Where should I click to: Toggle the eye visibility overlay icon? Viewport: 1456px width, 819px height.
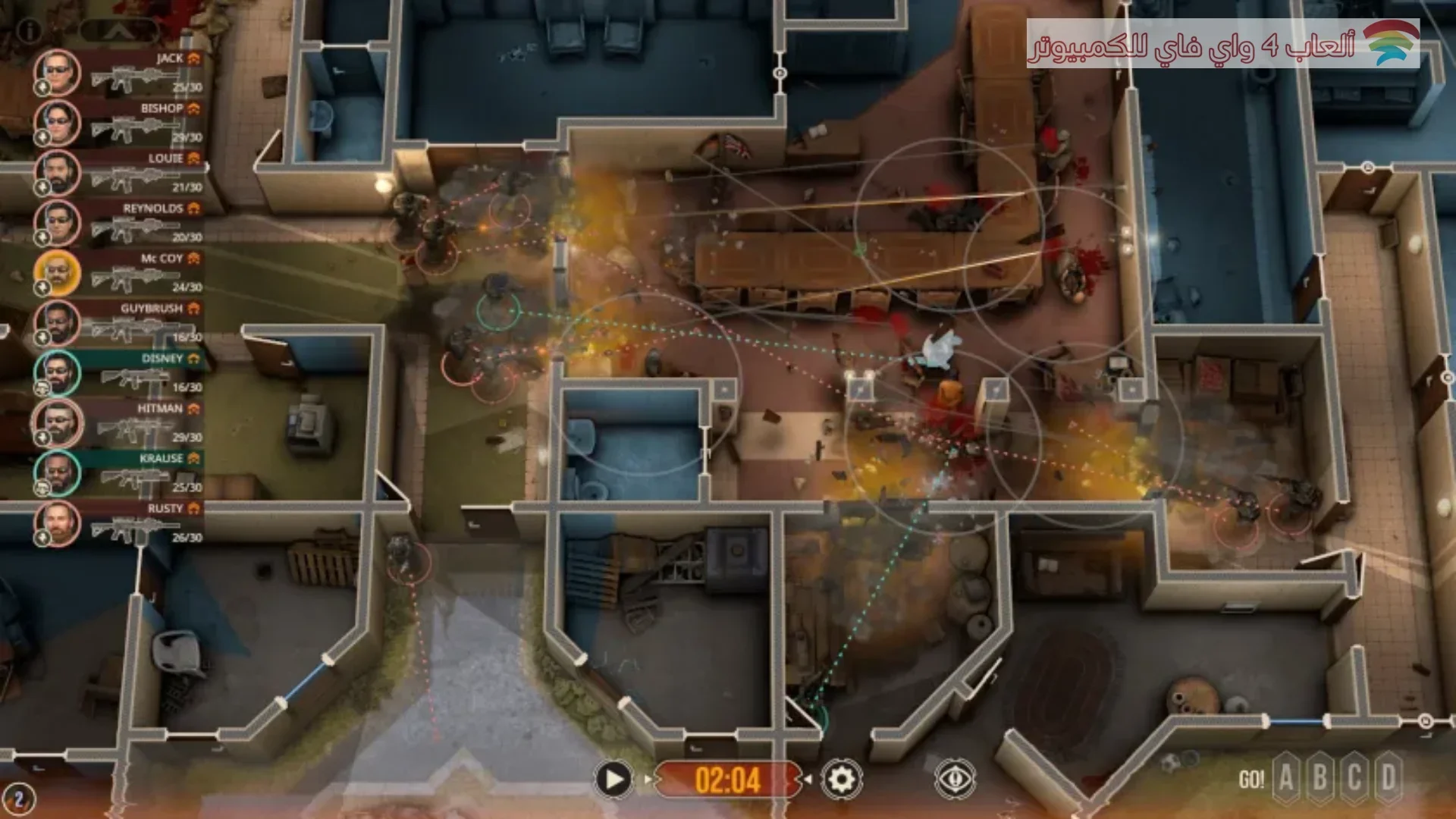pos(955,779)
